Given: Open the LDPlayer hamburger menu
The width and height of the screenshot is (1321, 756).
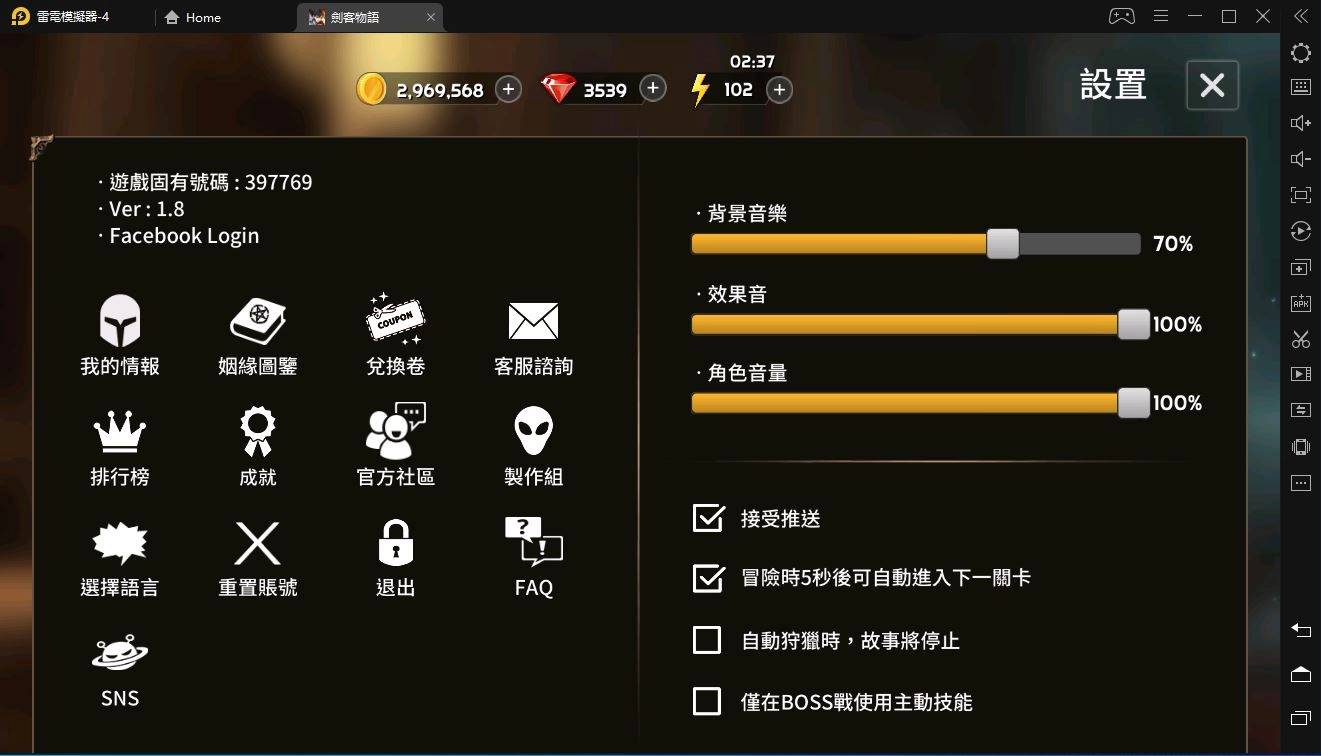Looking at the screenshot, I should click(x=1161, y=16).
